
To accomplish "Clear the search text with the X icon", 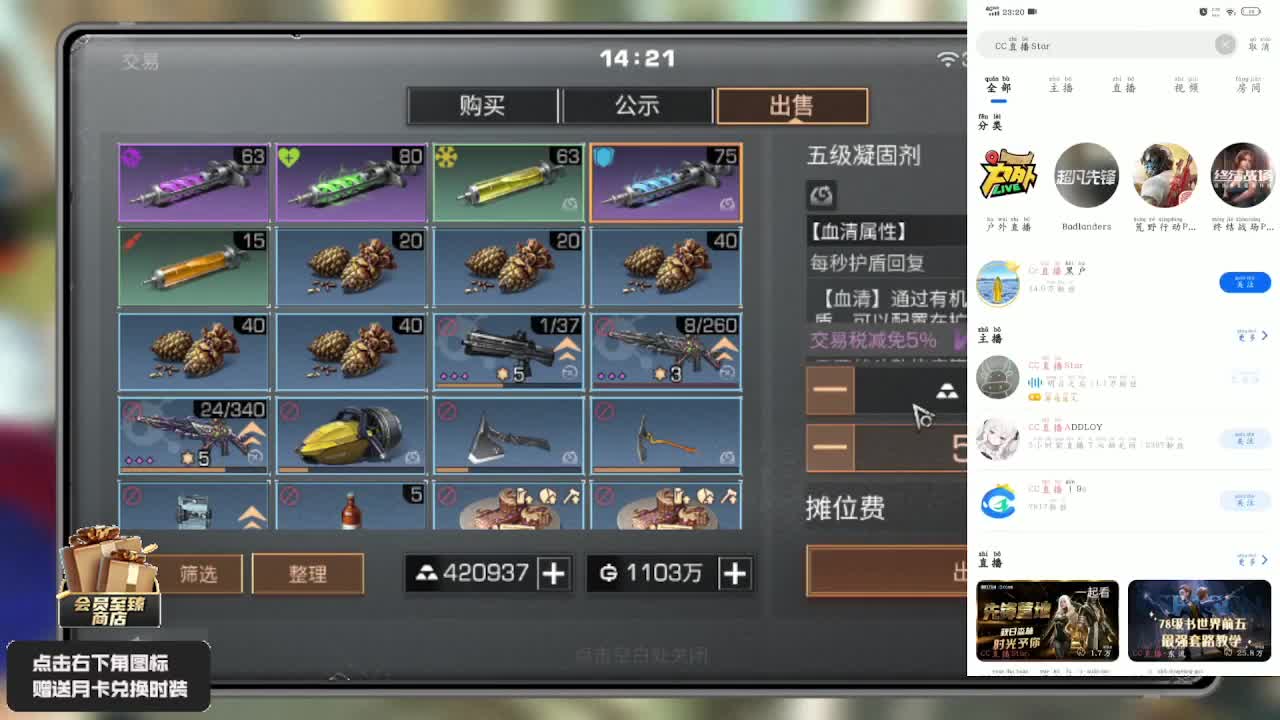I will (1225, 44).
